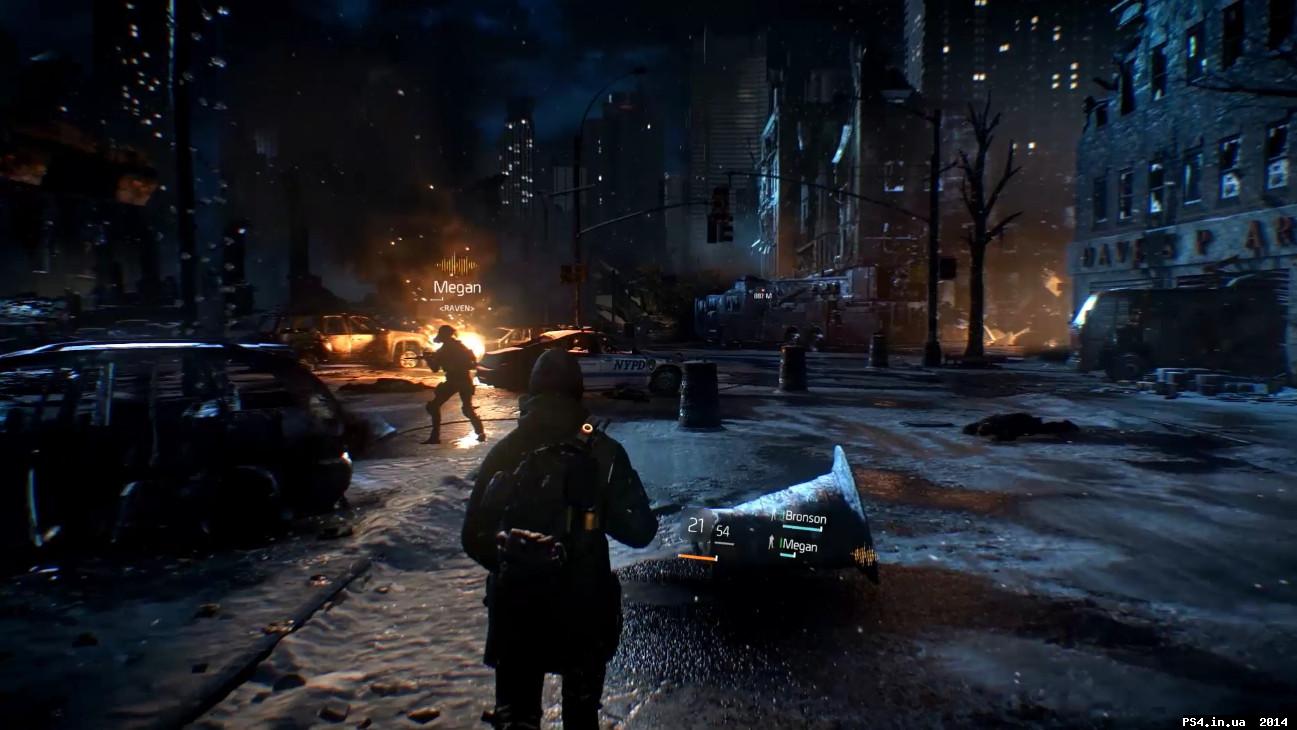
Task: Click Megan's floating nameplate near the burning cars
Action: click(x=457, y=287)
